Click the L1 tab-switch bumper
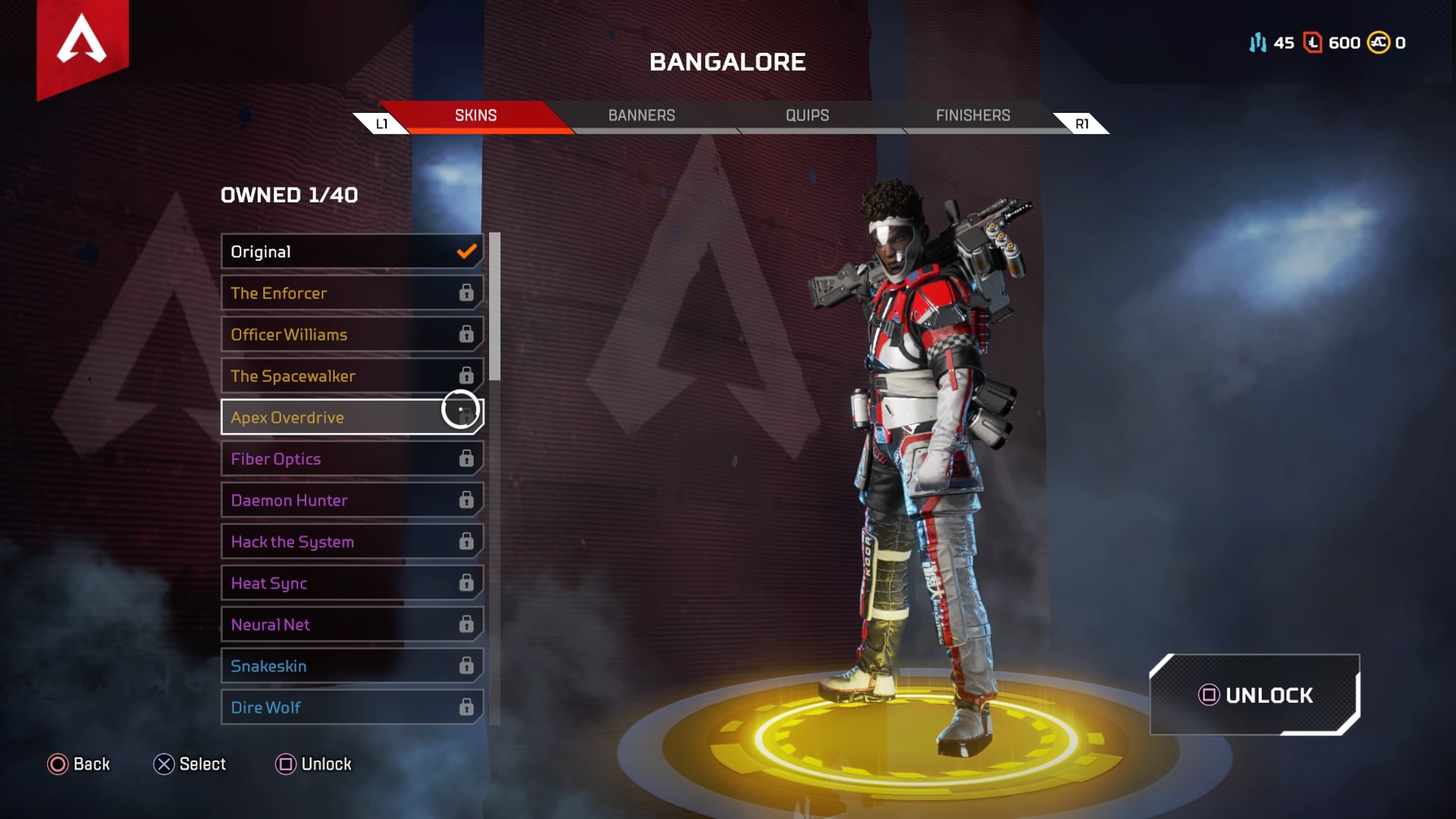This screenshot has width=1456, height=819. [x=382, y=122]
